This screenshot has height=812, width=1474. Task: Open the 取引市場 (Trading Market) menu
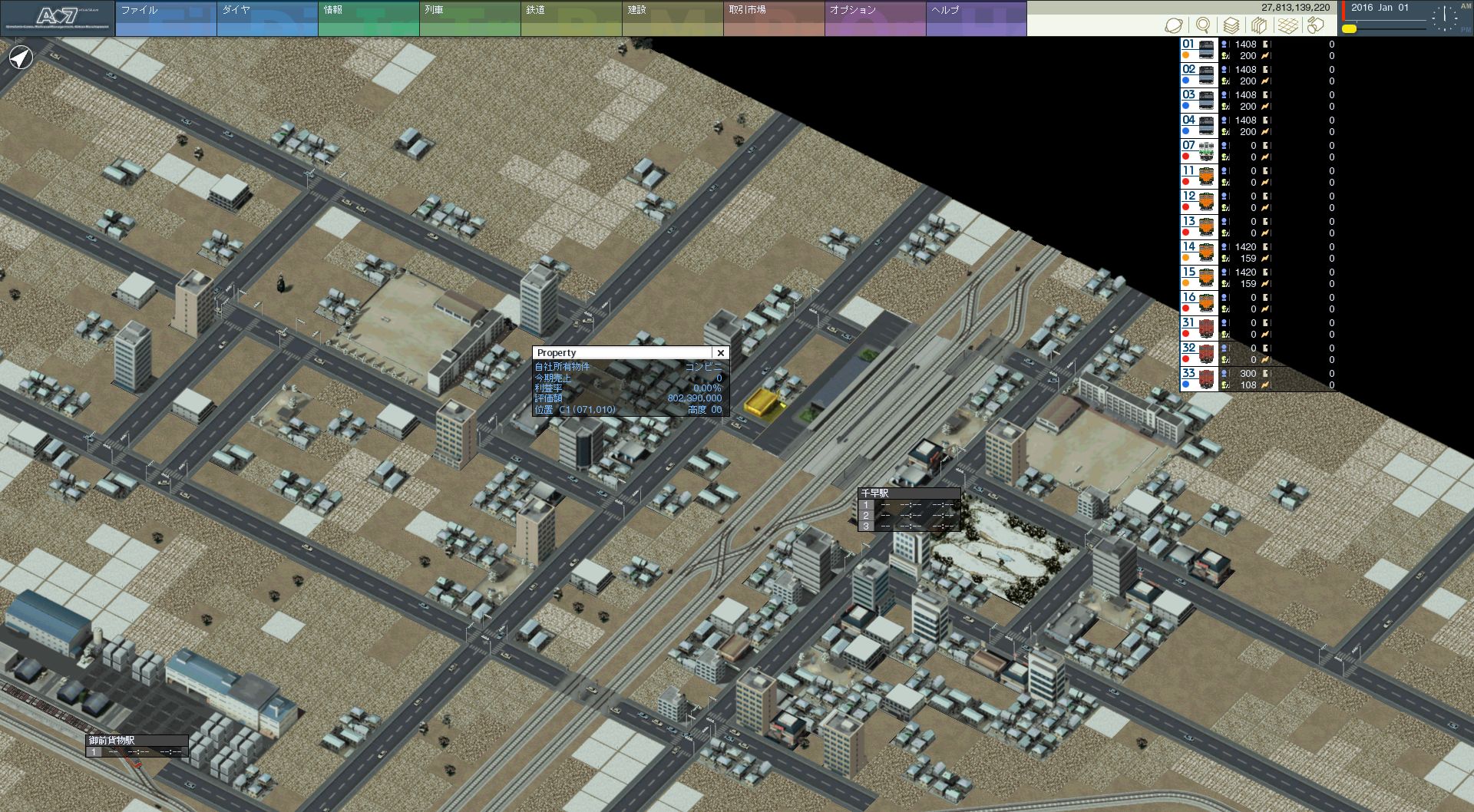773,18
